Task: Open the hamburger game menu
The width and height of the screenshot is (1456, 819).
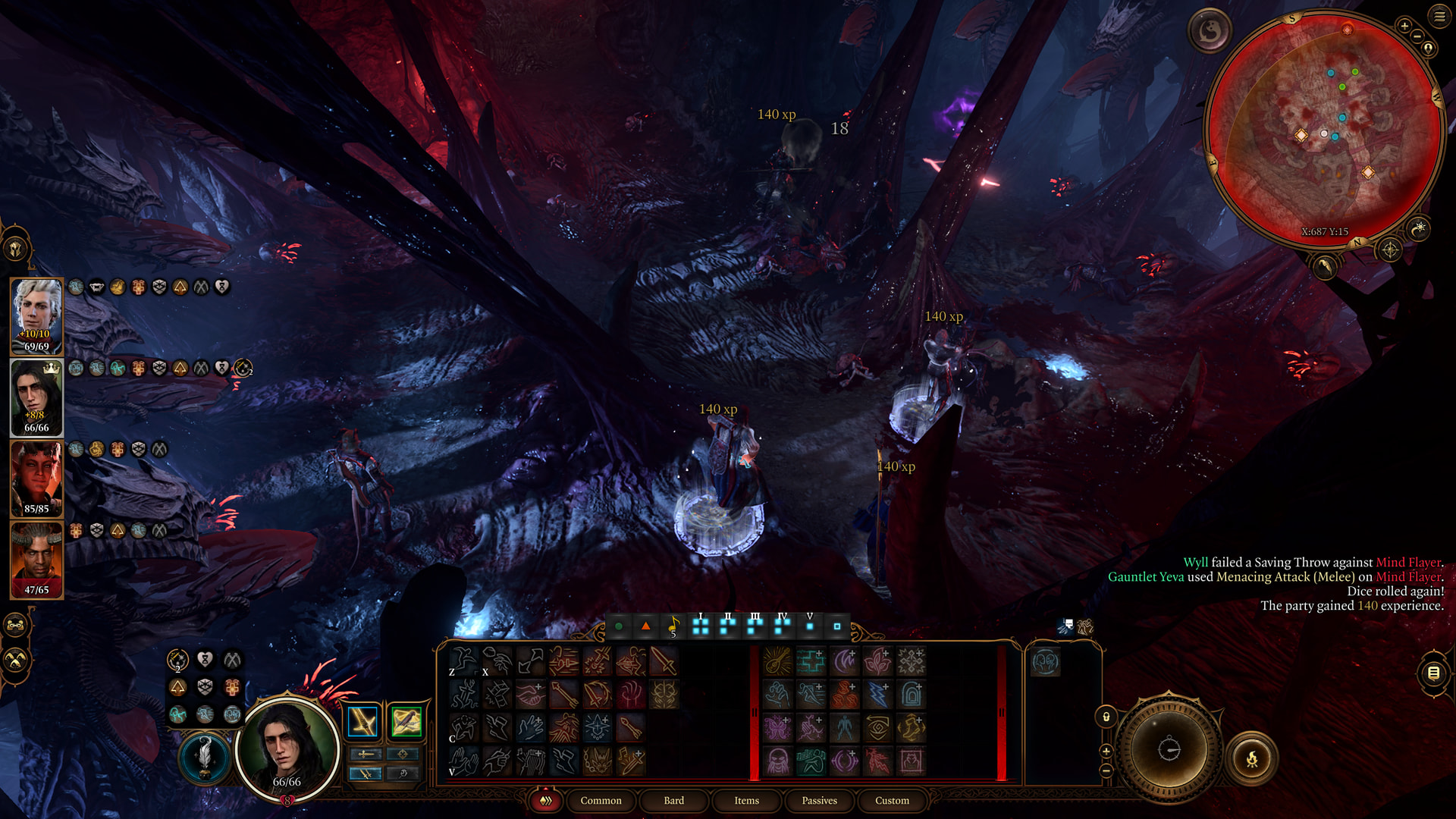Action: (1439, 16)
